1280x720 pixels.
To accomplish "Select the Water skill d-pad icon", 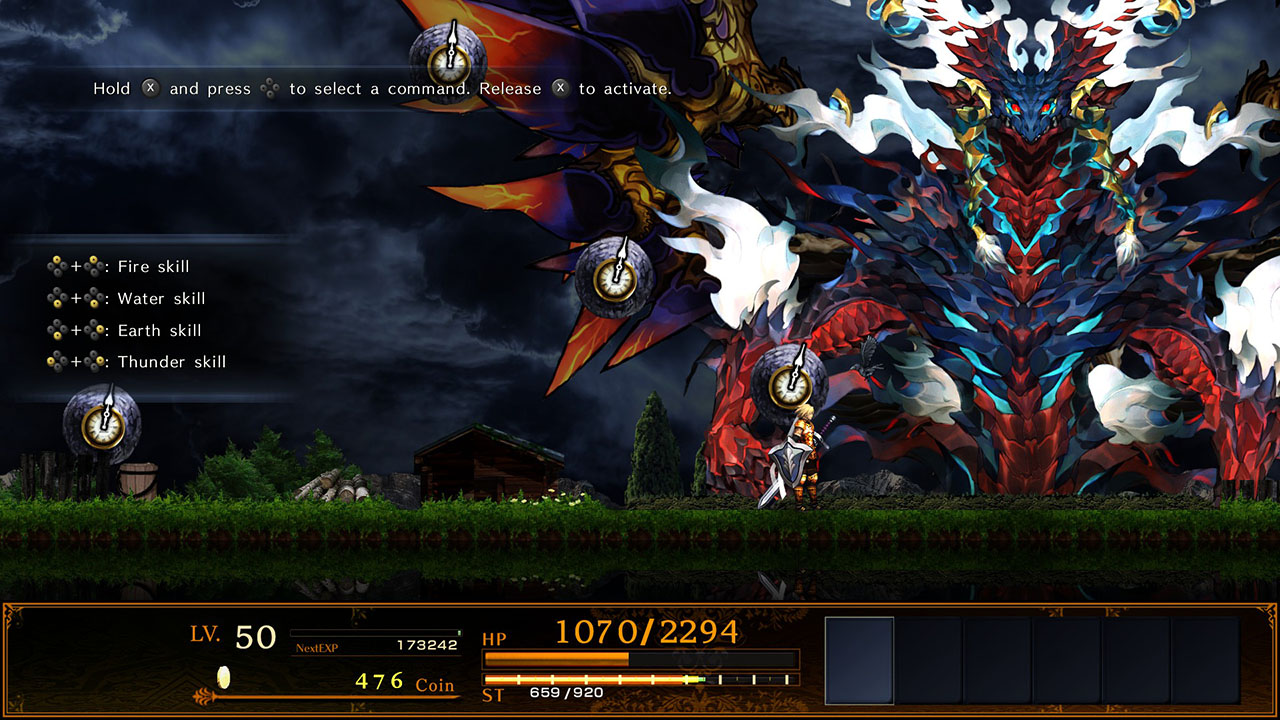I will point(57,299).
